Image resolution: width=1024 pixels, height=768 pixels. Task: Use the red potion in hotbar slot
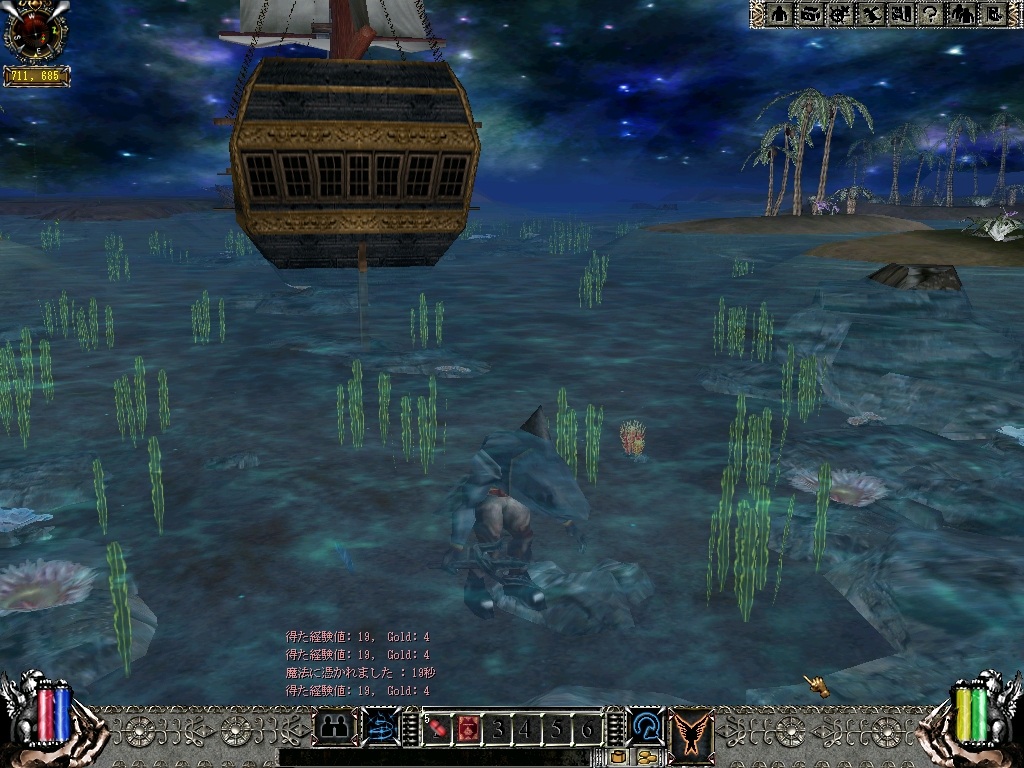tap(438, 730)
